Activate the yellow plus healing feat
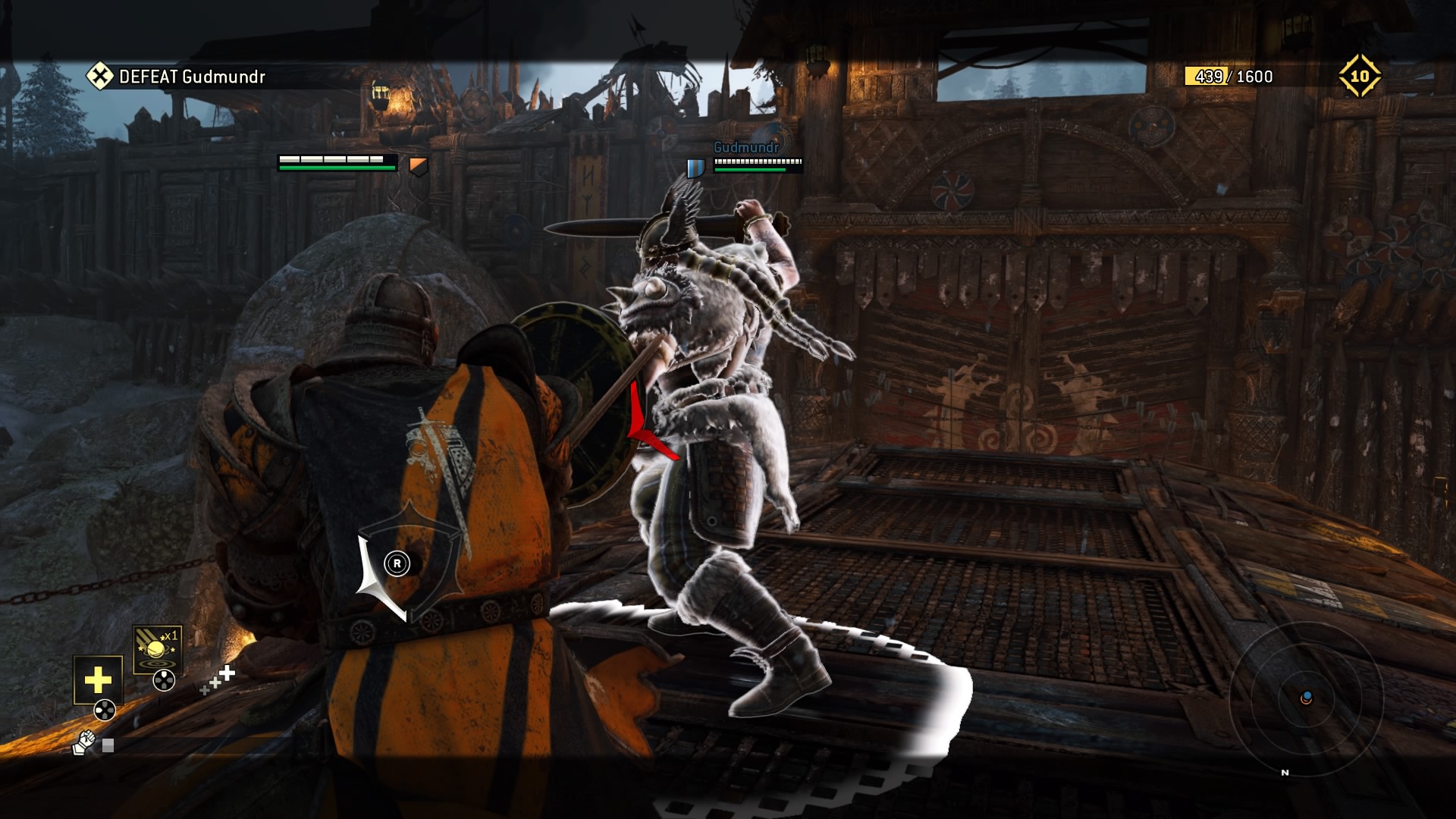 tap(98, 679)
